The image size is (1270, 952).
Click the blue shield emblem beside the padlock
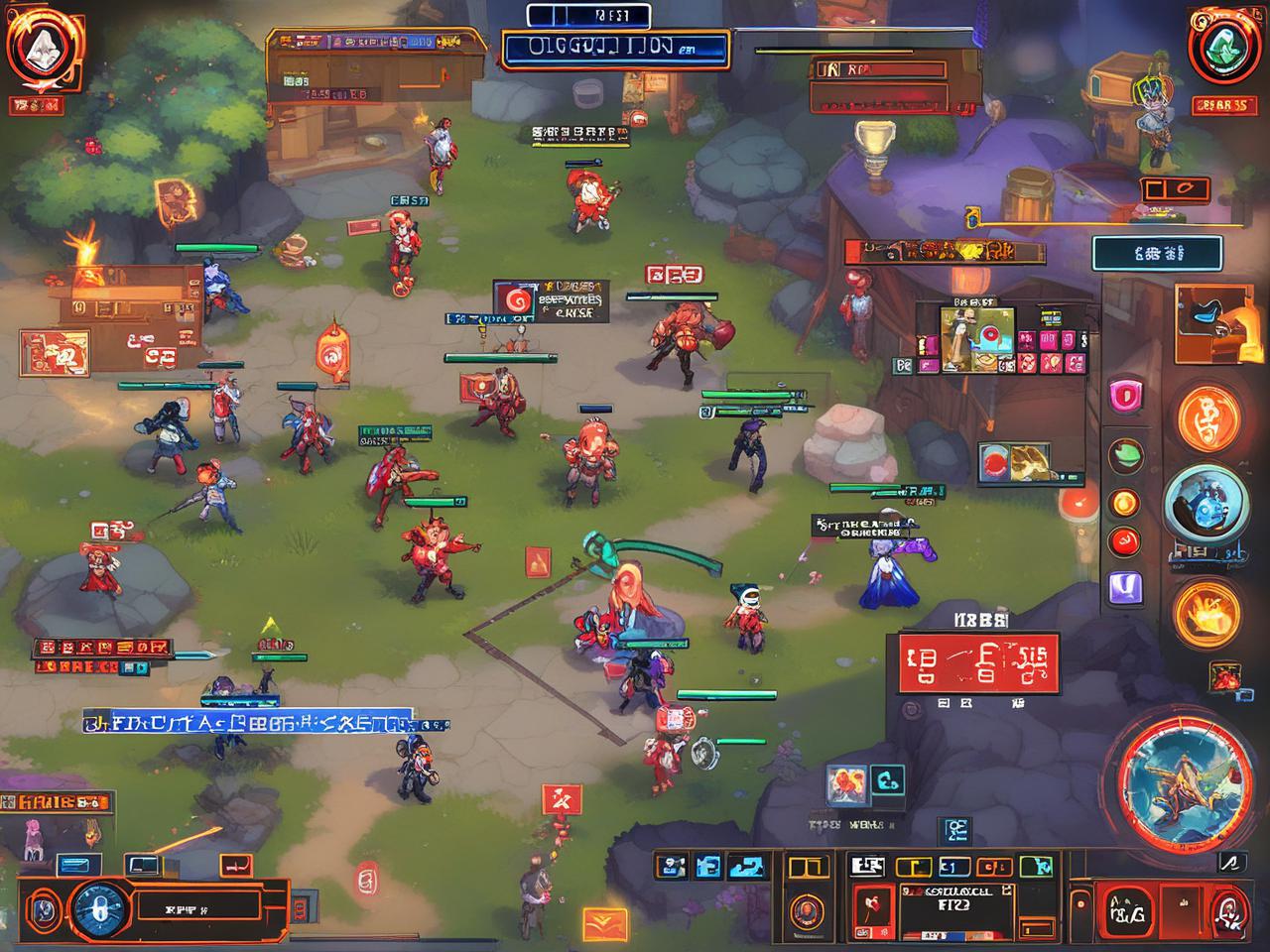pos(41,908)
